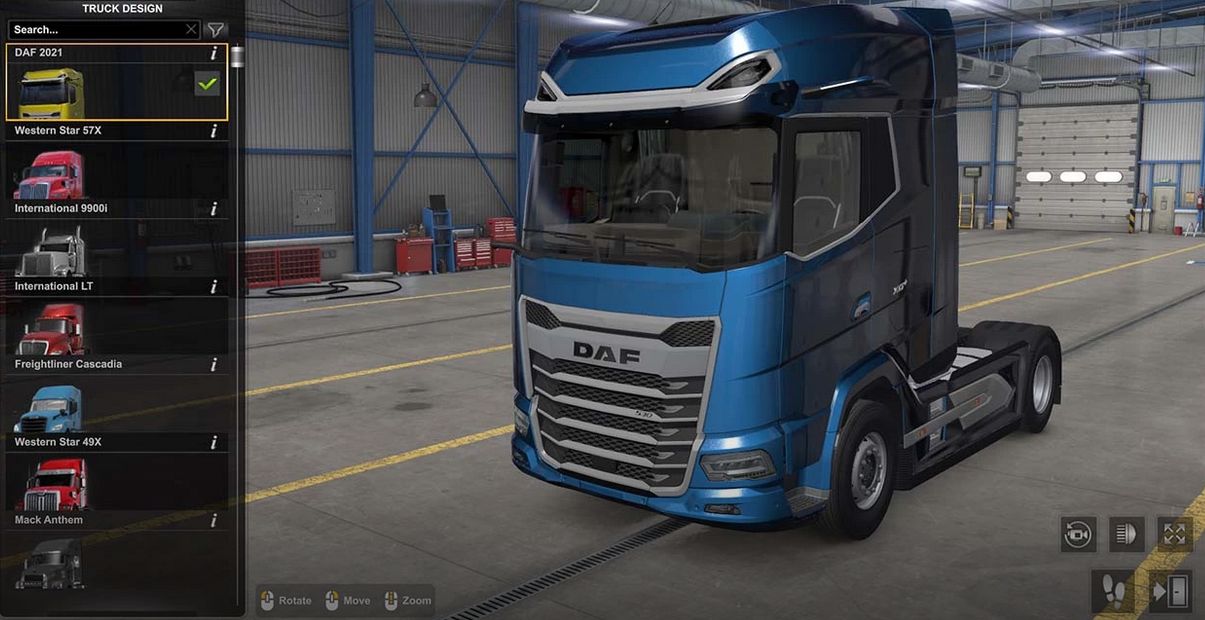Show info for the DAF 2021
Image resolution: width=1205 pixels, height=620 pixels.
click(x=214, y=53)
